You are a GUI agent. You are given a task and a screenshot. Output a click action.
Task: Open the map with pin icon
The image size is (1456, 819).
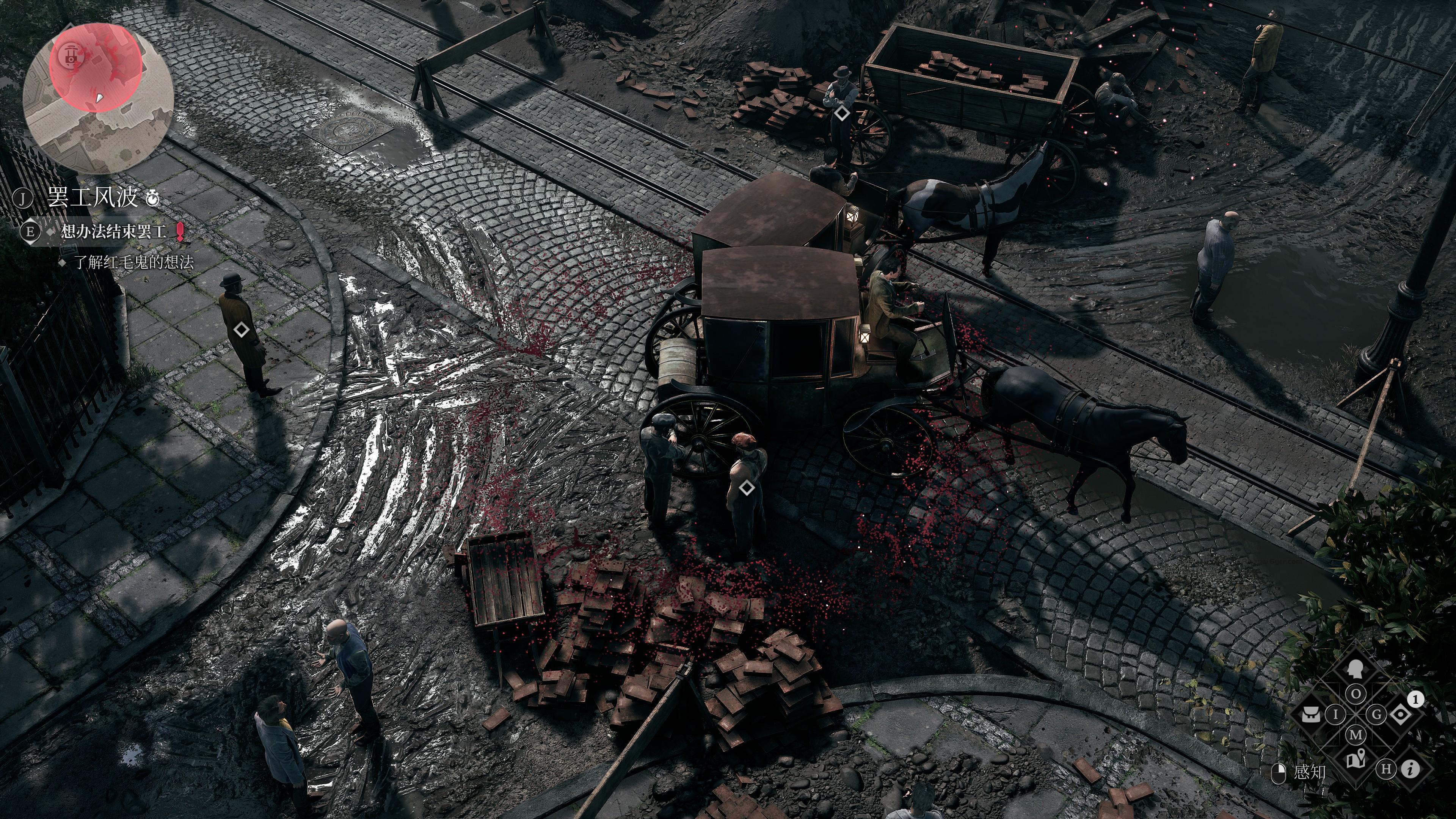[1356, 760]
